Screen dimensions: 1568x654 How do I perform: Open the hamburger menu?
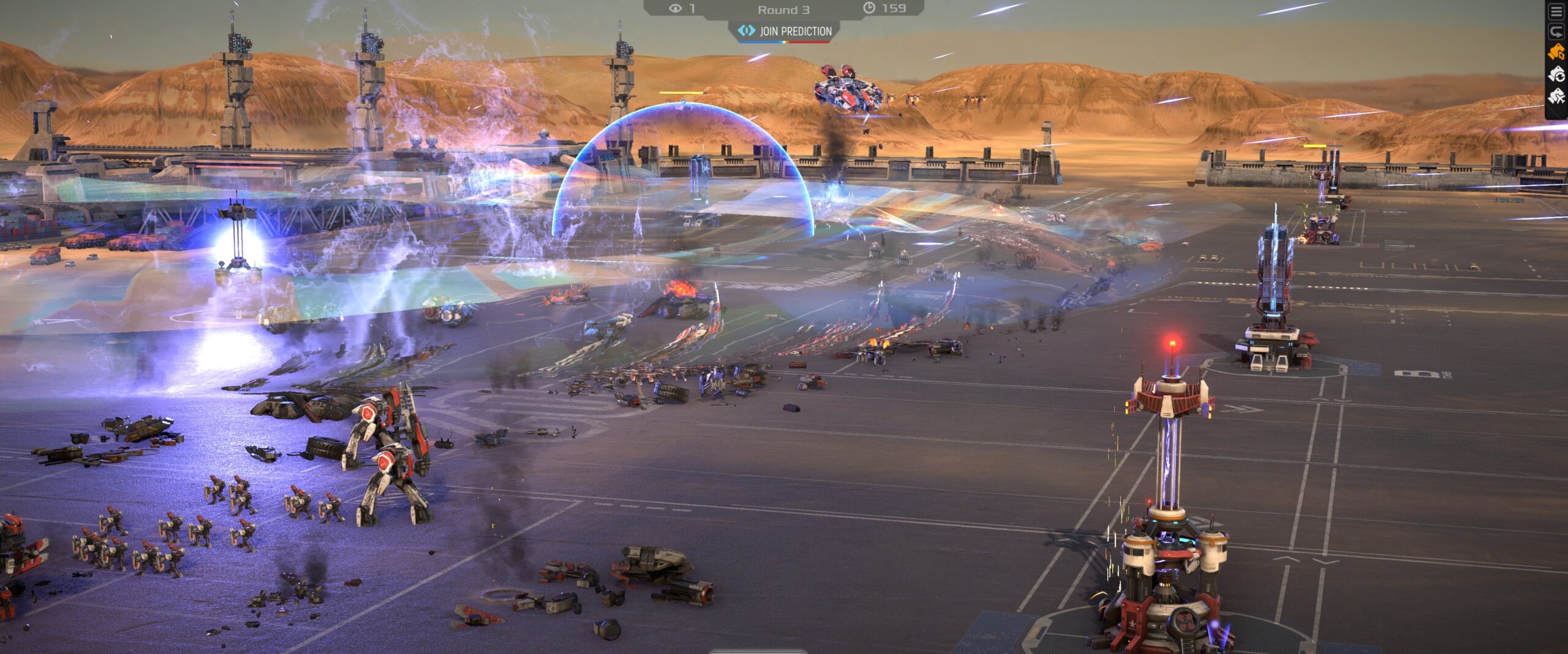[1557, 12]
